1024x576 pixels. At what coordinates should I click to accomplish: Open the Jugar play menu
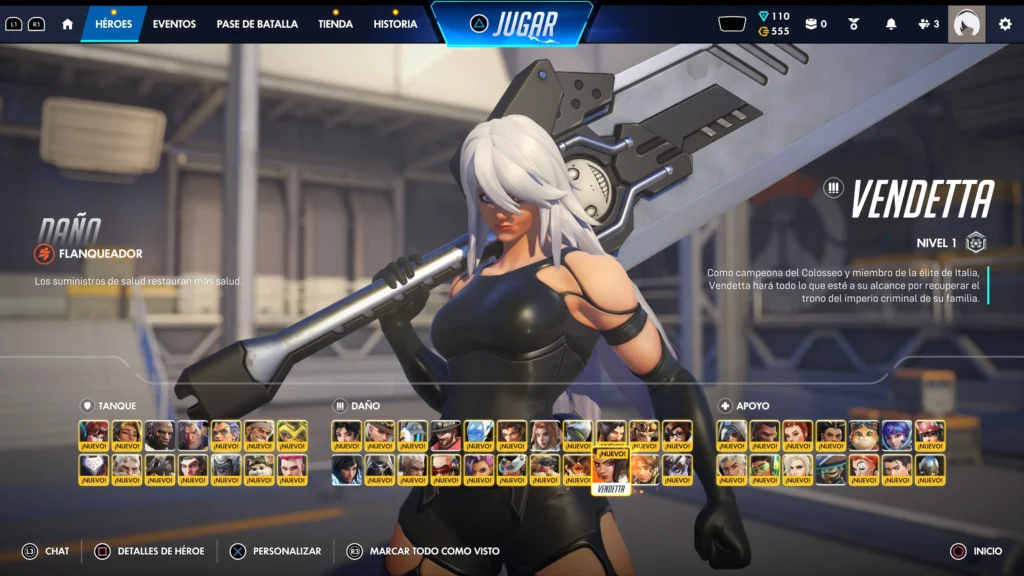click(x=512, y=23)
